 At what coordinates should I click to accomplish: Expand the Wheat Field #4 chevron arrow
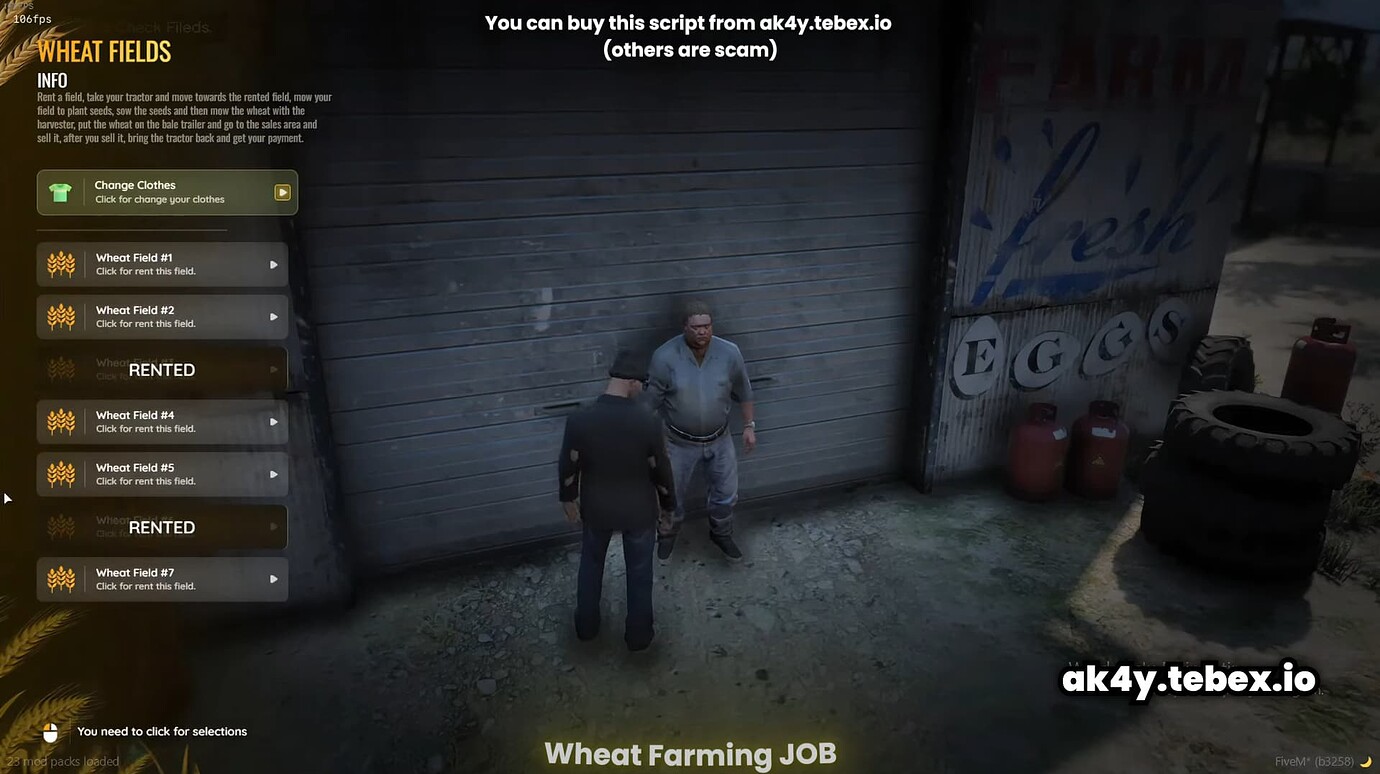point(272,421)
